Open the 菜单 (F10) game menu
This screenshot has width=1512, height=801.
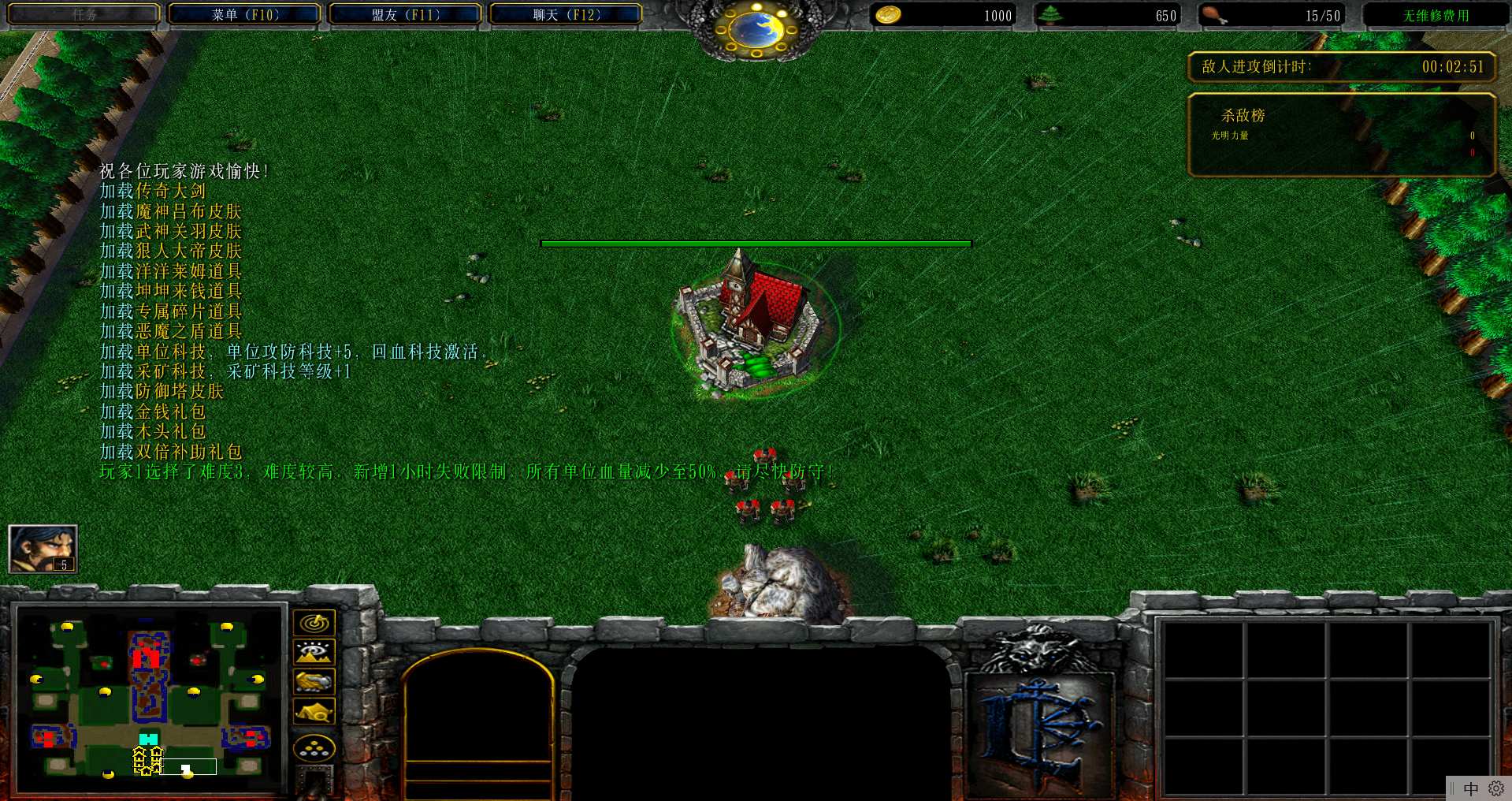(x=245, y=15)
